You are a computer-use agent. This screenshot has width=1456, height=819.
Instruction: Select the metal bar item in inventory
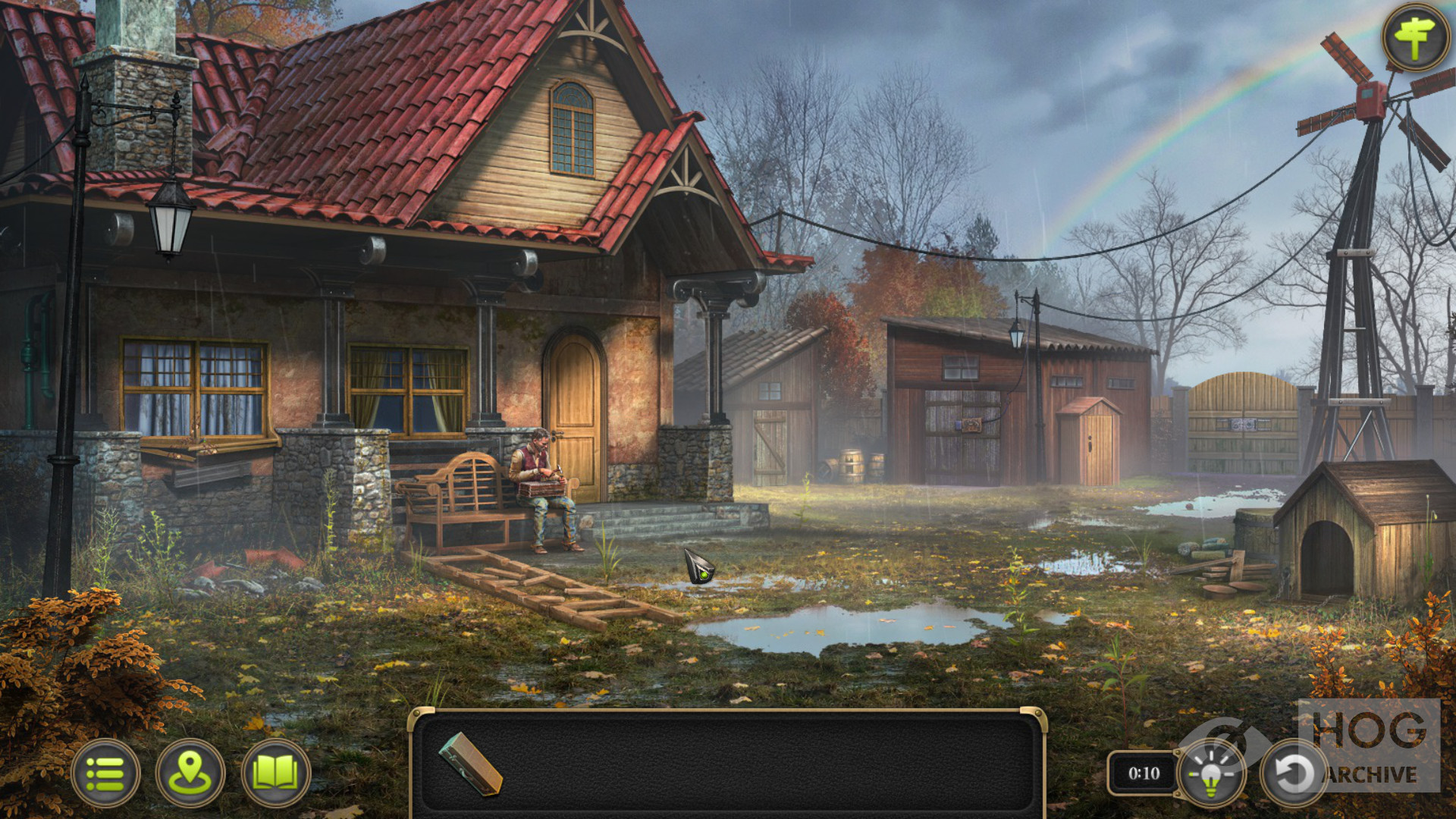click(471, 763)
